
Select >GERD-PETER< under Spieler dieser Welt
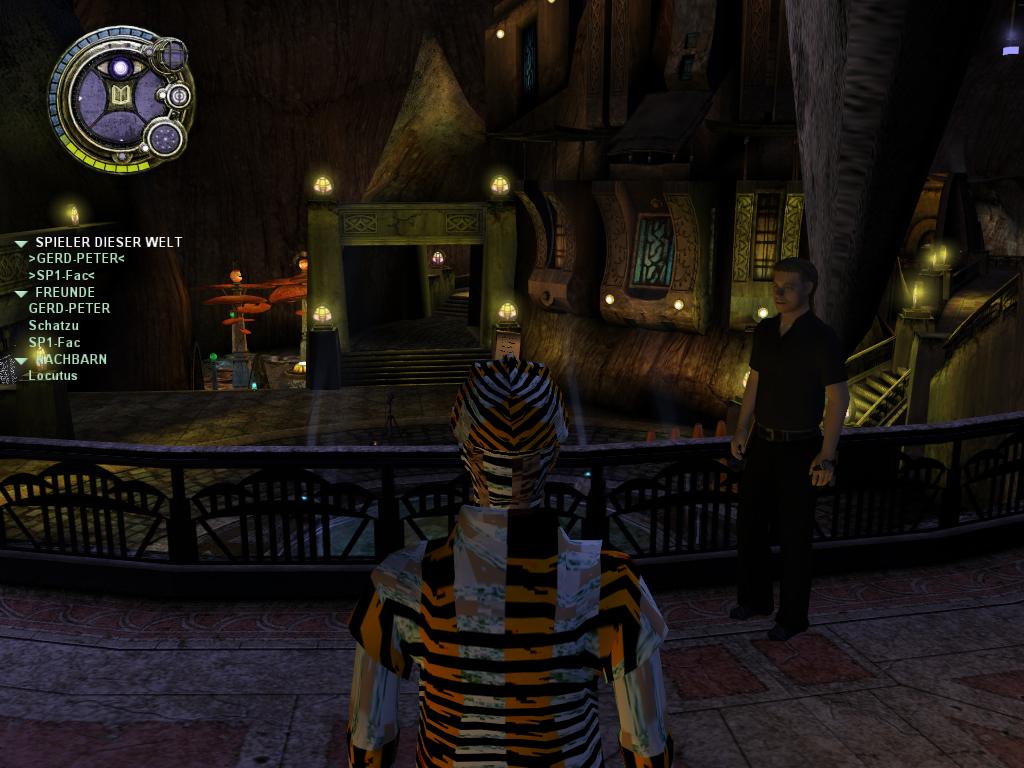76,258
